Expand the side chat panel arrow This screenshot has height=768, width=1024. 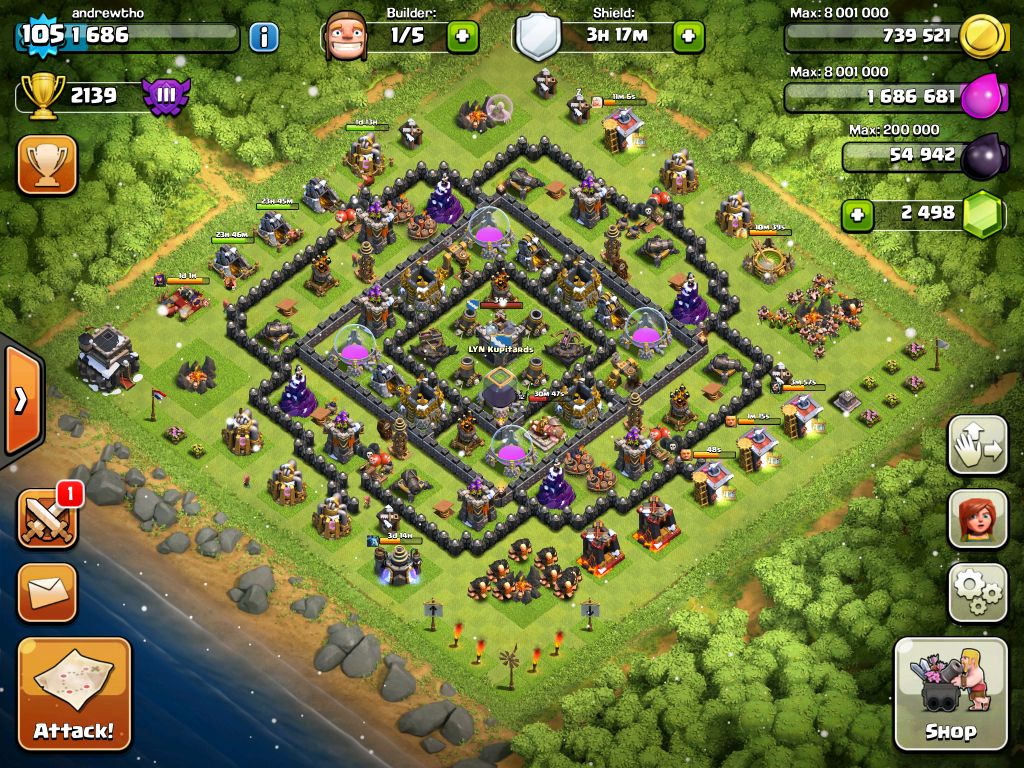[x=20, y=400]
